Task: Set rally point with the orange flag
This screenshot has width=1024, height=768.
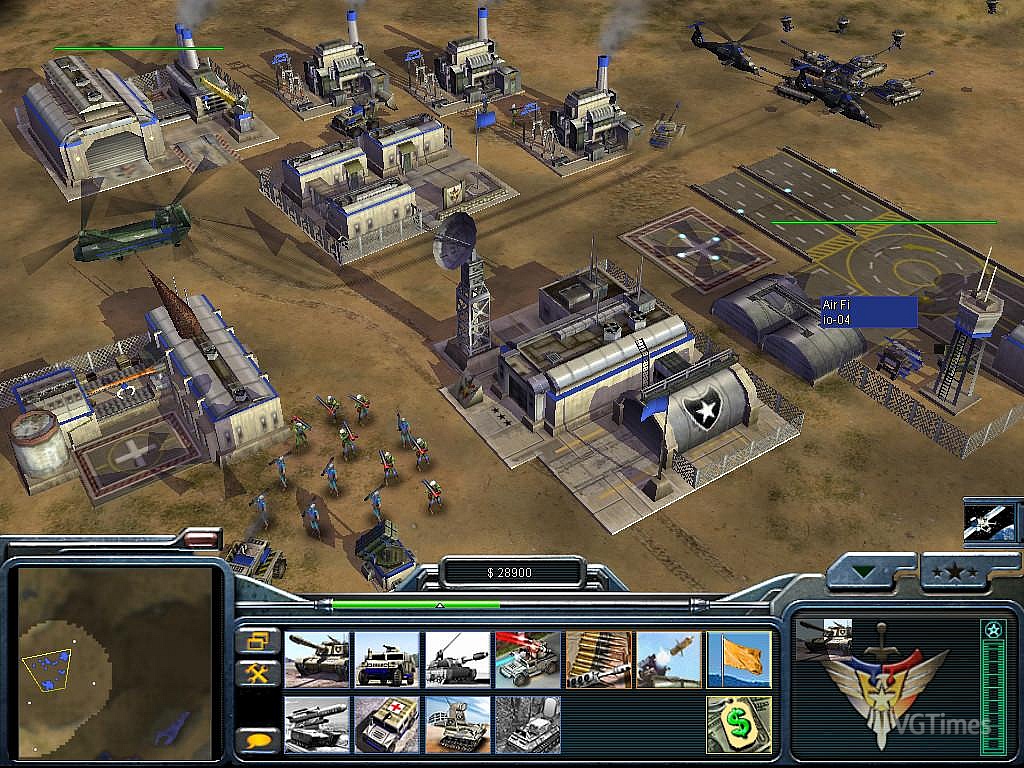Action: click(x=739, y=659)
